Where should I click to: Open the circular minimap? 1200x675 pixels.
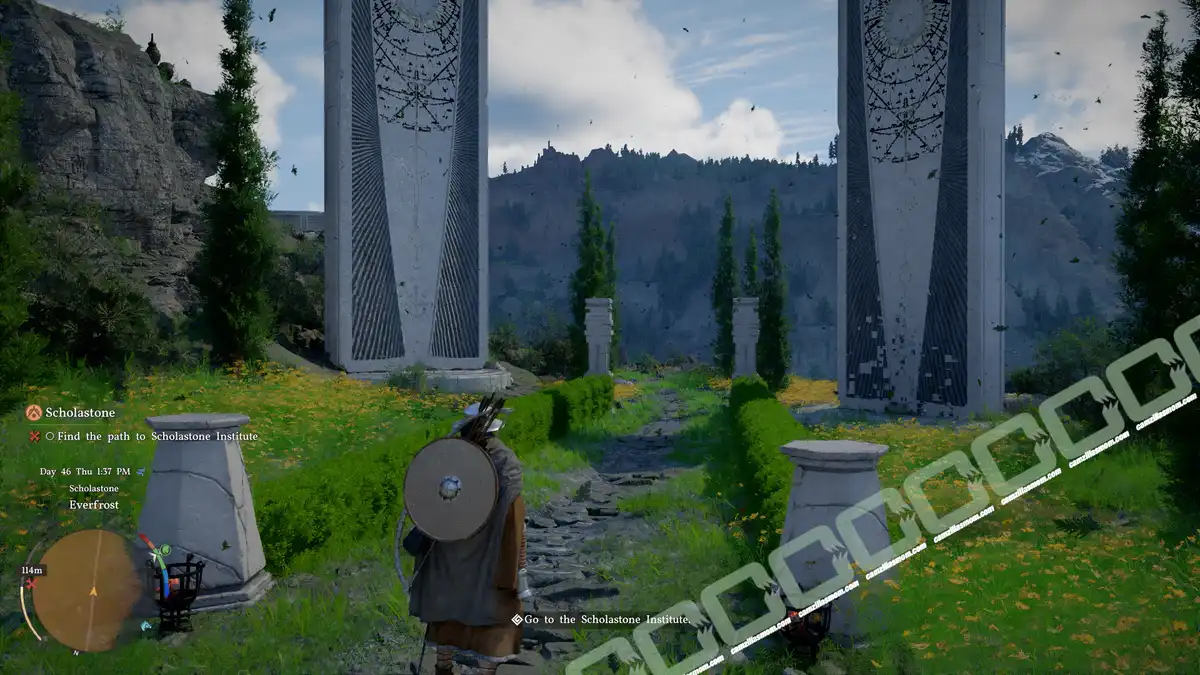click(x=88, y=589)
